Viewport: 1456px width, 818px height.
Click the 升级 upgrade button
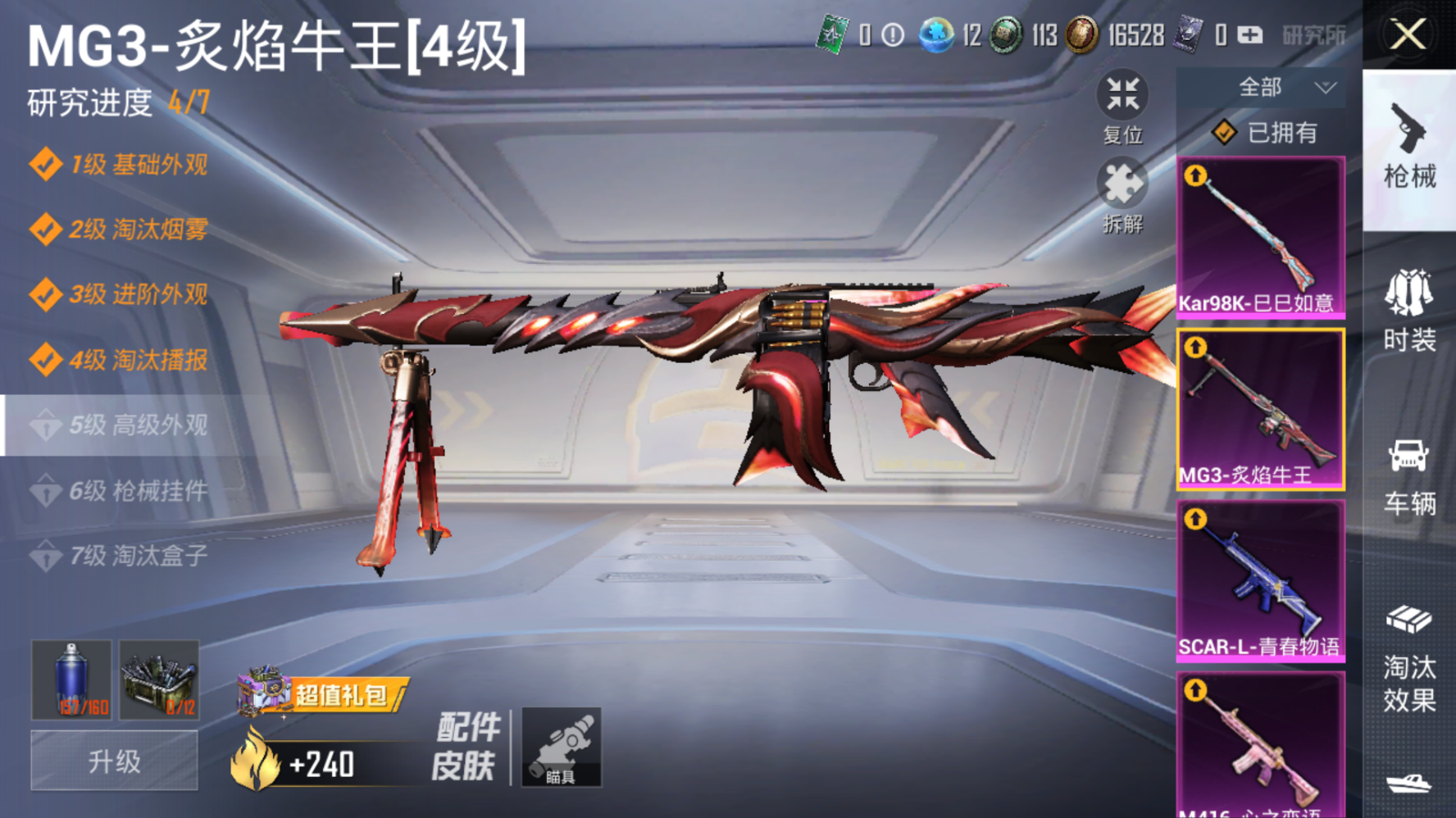[x=114, y=761]
